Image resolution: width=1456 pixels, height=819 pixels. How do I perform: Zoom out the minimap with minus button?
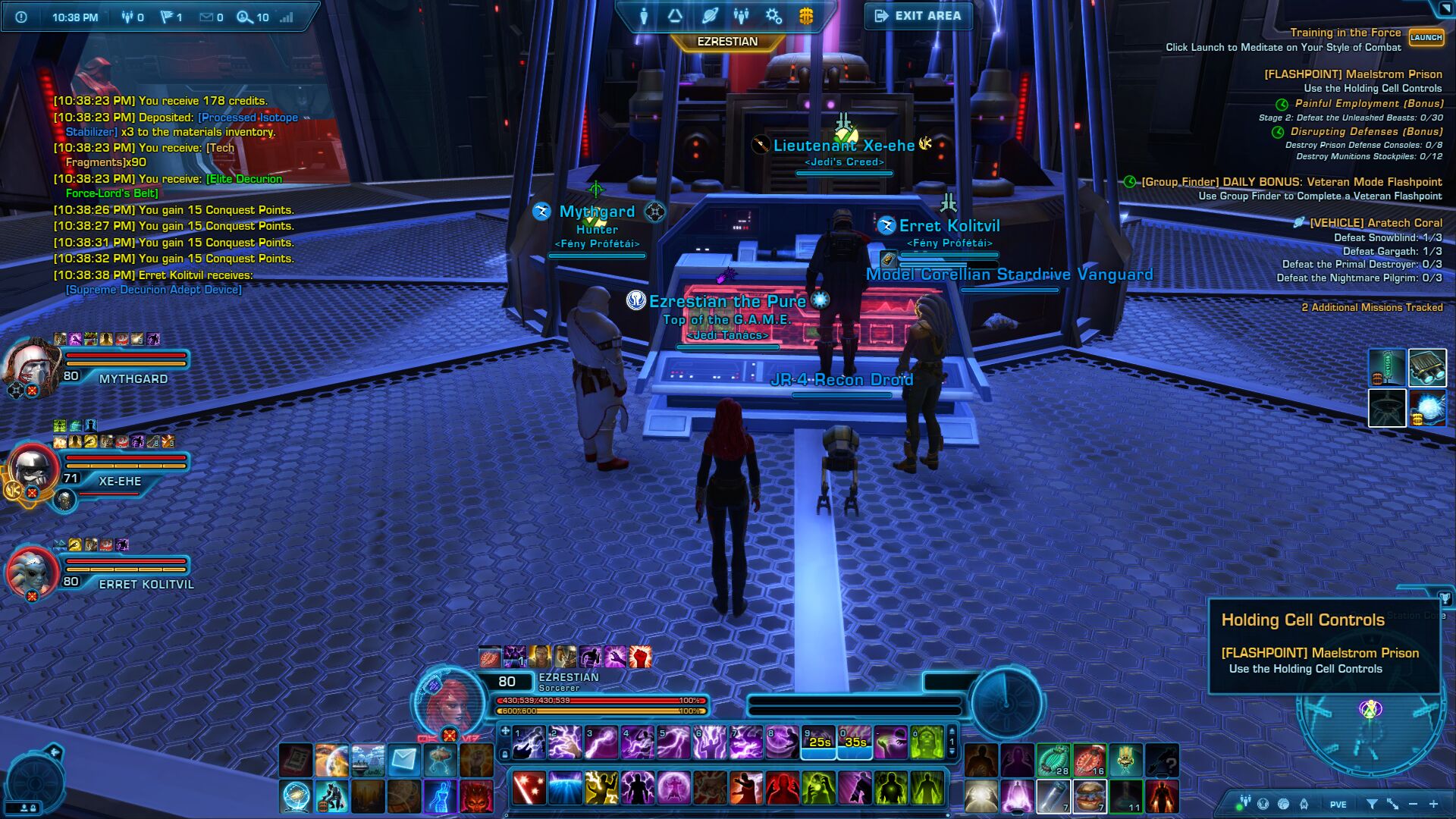point(1413,804)
